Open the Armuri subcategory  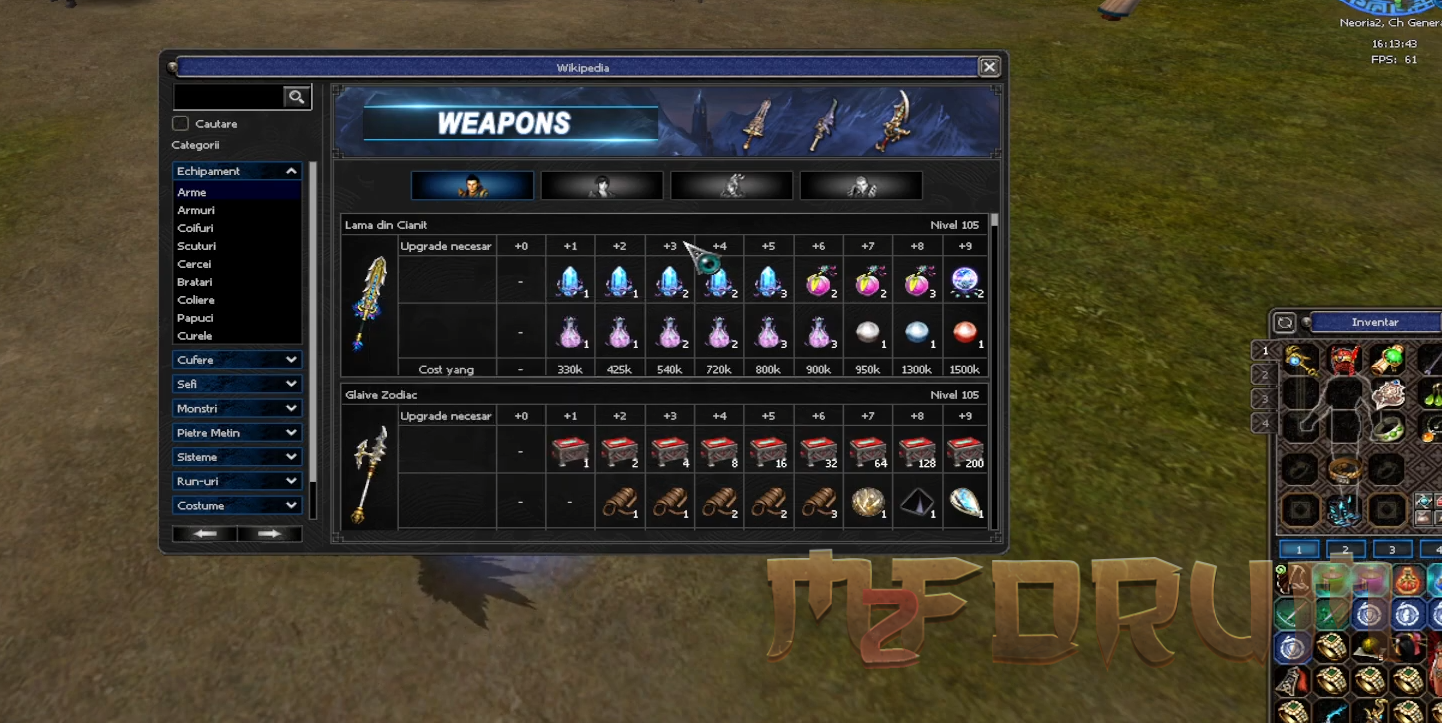(x=196, y=210)
